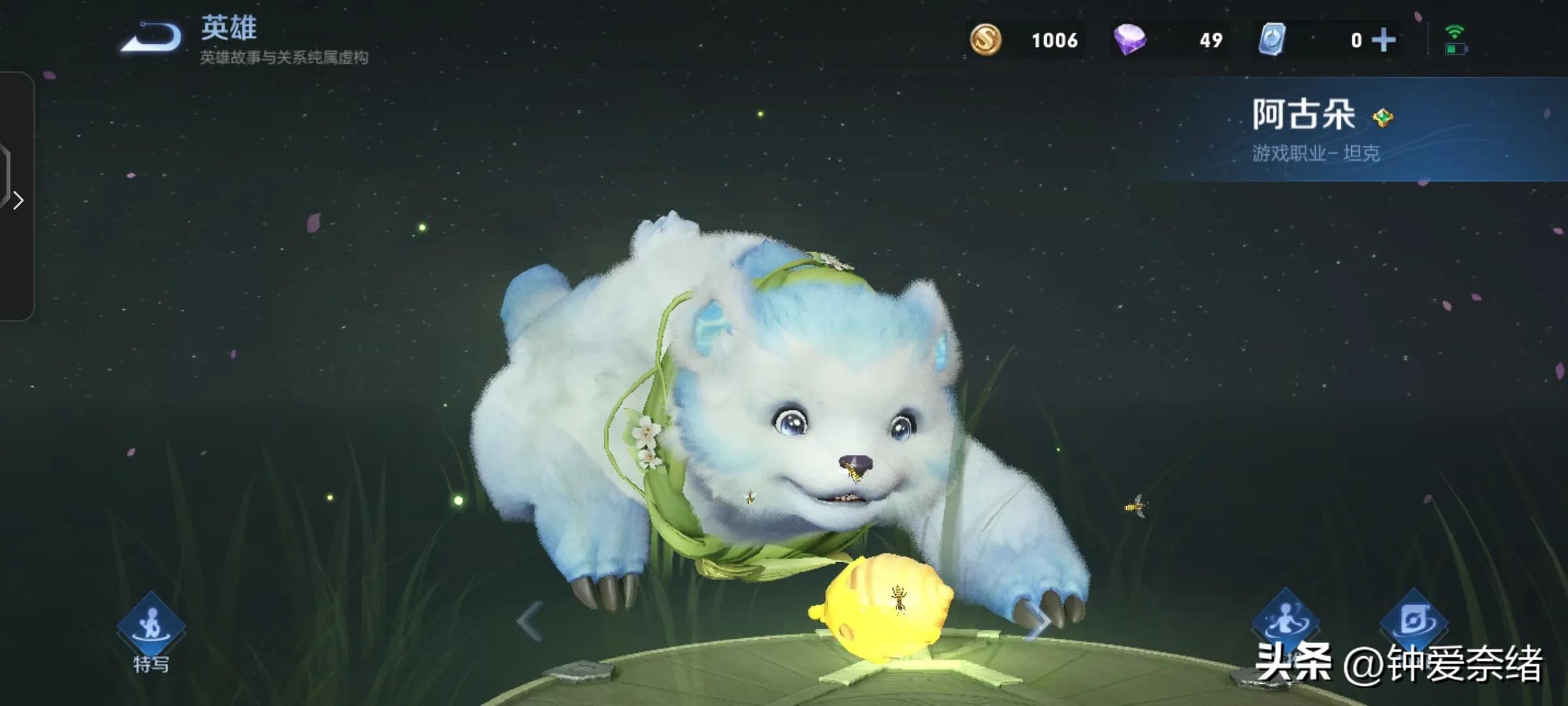Tap the green badge beside 阿古朵
The image size is (1568, 706).
pos(1382,118)
